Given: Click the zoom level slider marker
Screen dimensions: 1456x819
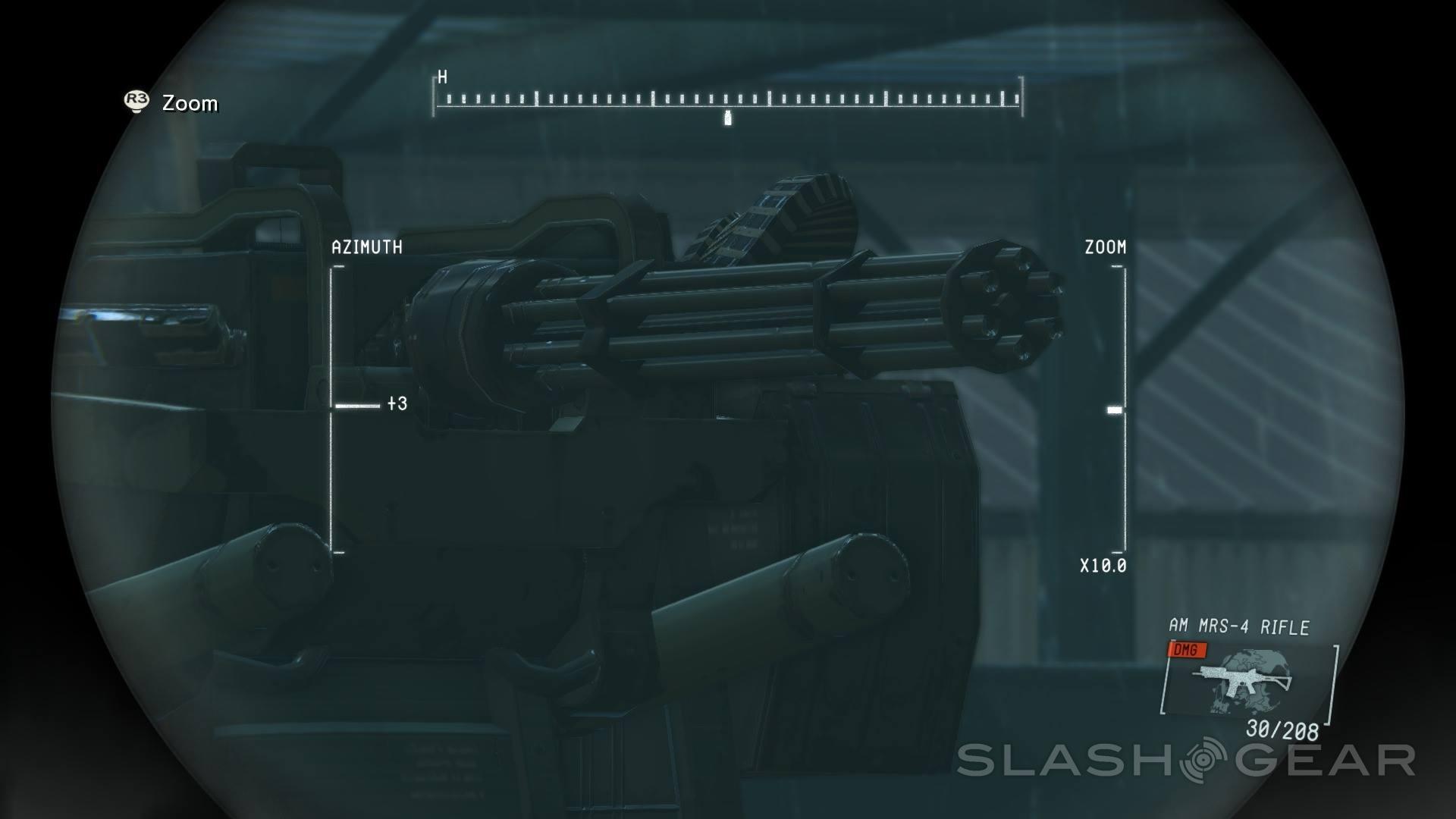Looking at the screenshot, I should click(1114, 410).
